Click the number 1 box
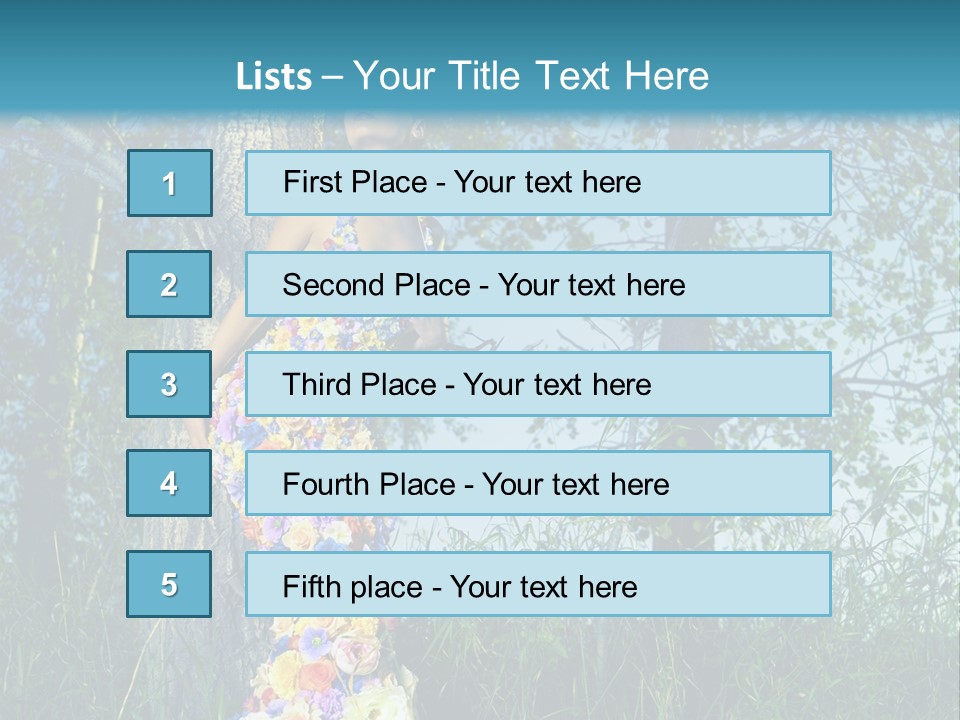960x720 pixels. (170, 183)
